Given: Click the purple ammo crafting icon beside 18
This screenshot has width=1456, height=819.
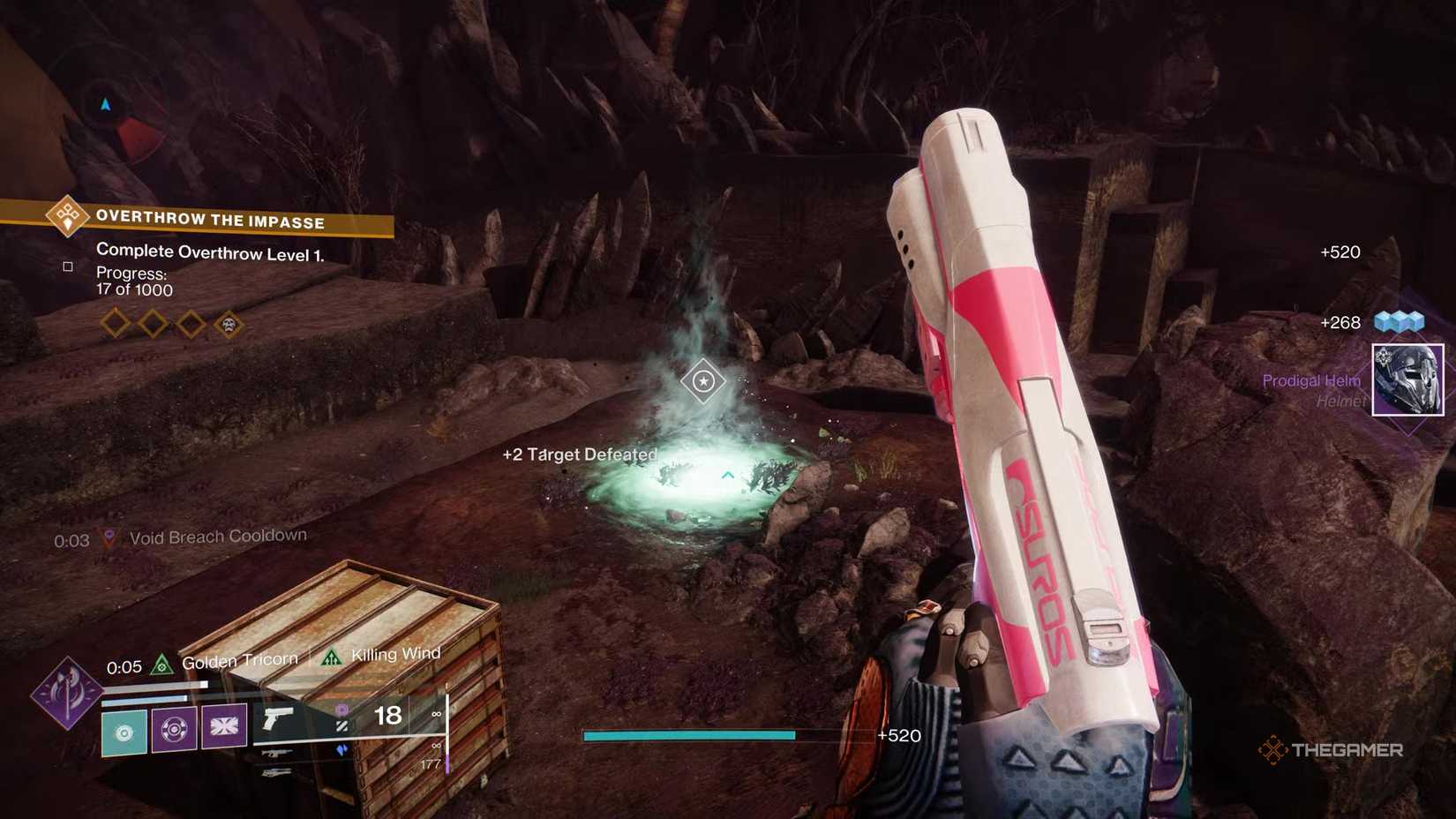Looking at the screenshot, I should [x=341, y=710].
